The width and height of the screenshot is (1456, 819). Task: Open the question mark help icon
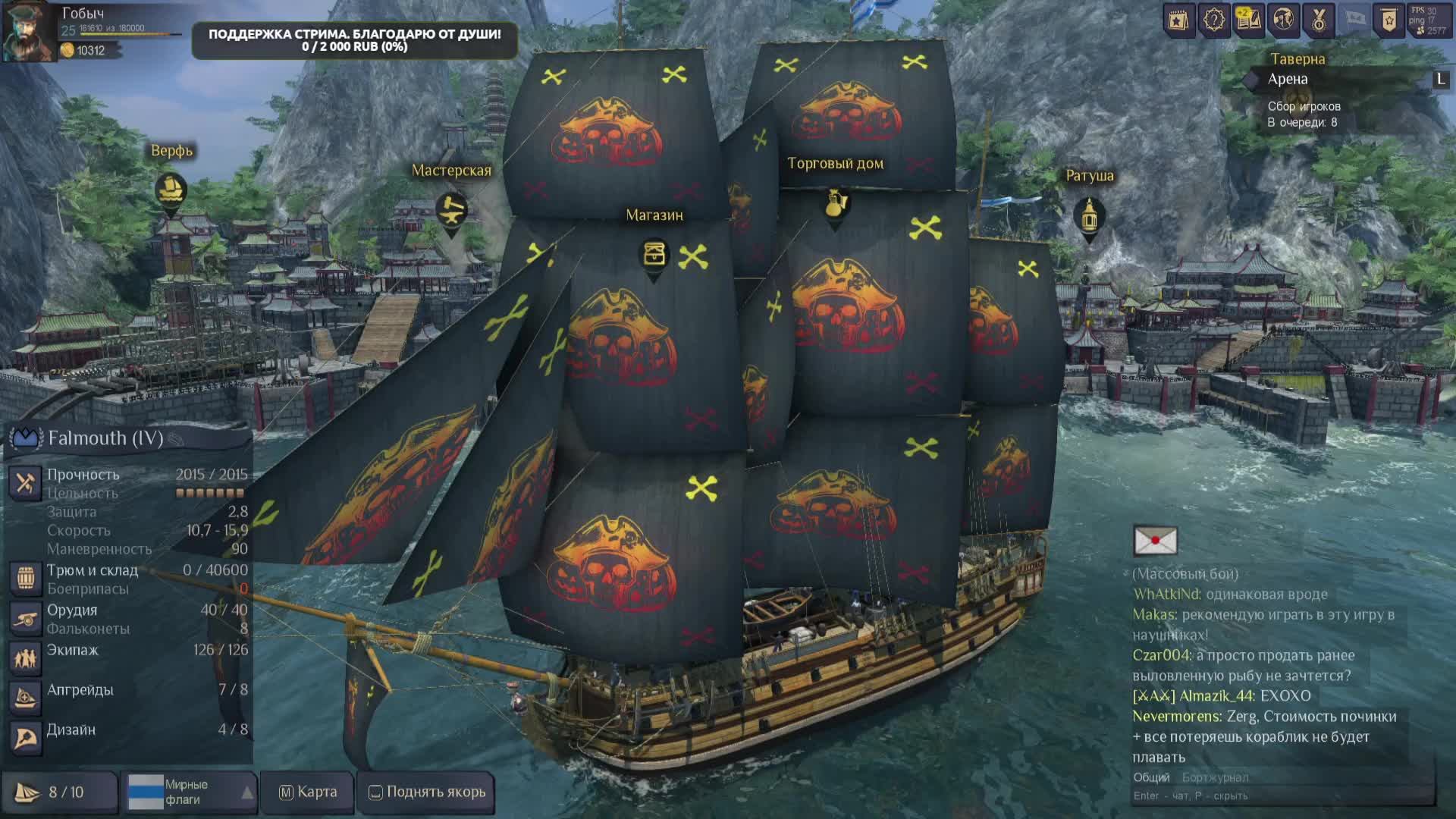point(1213,20)
